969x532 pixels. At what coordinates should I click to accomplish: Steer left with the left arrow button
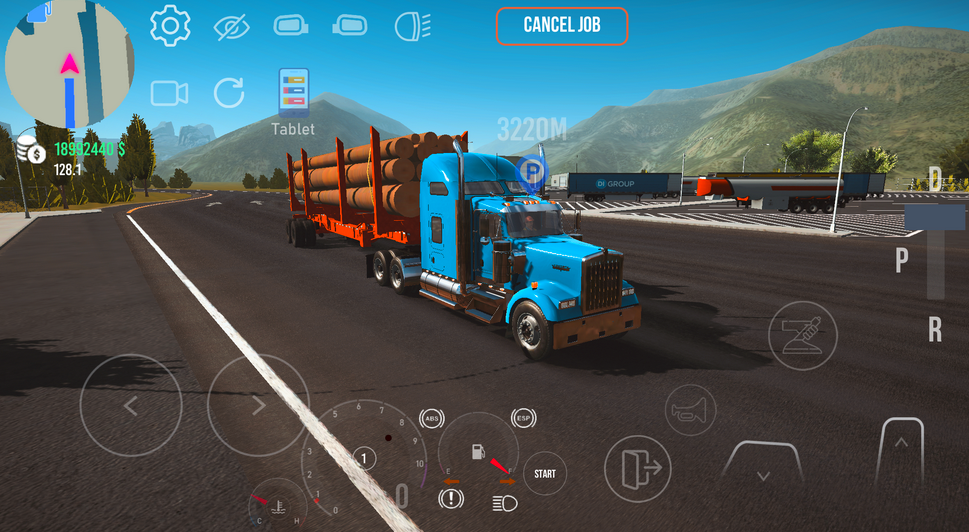130,406
